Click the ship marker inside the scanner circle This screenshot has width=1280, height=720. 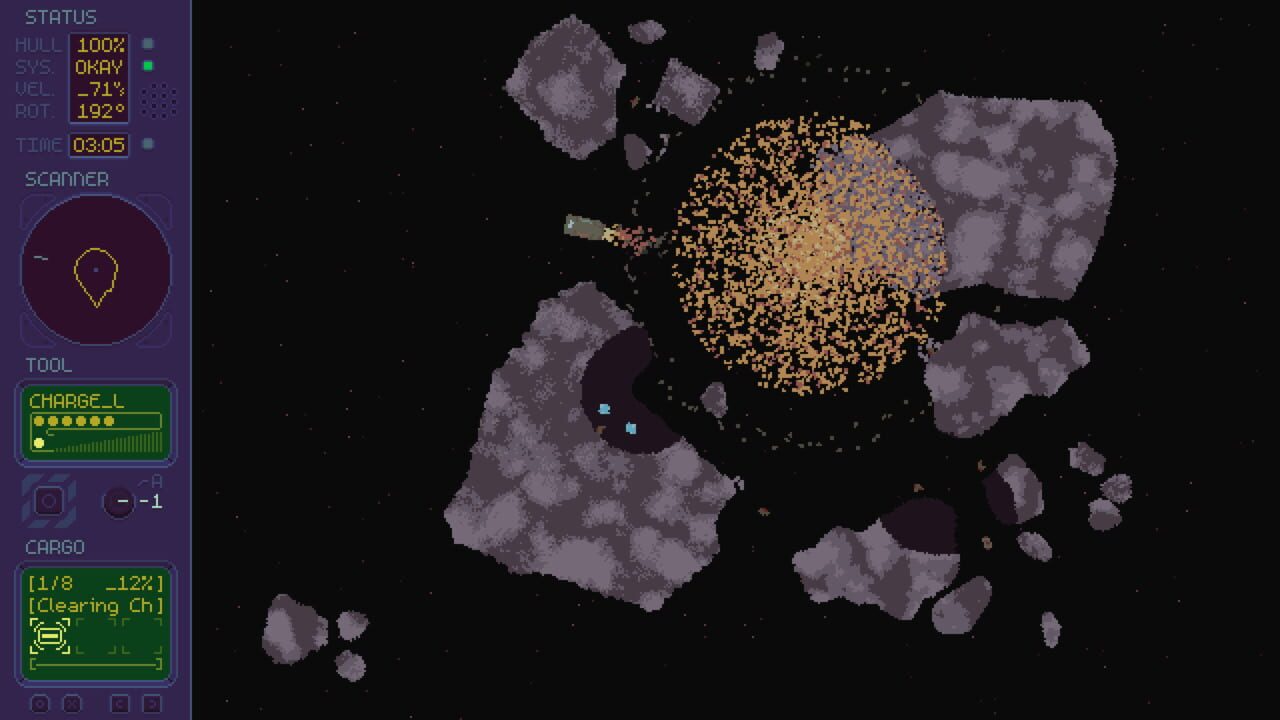pyautogui.click(x=95, y=270)
